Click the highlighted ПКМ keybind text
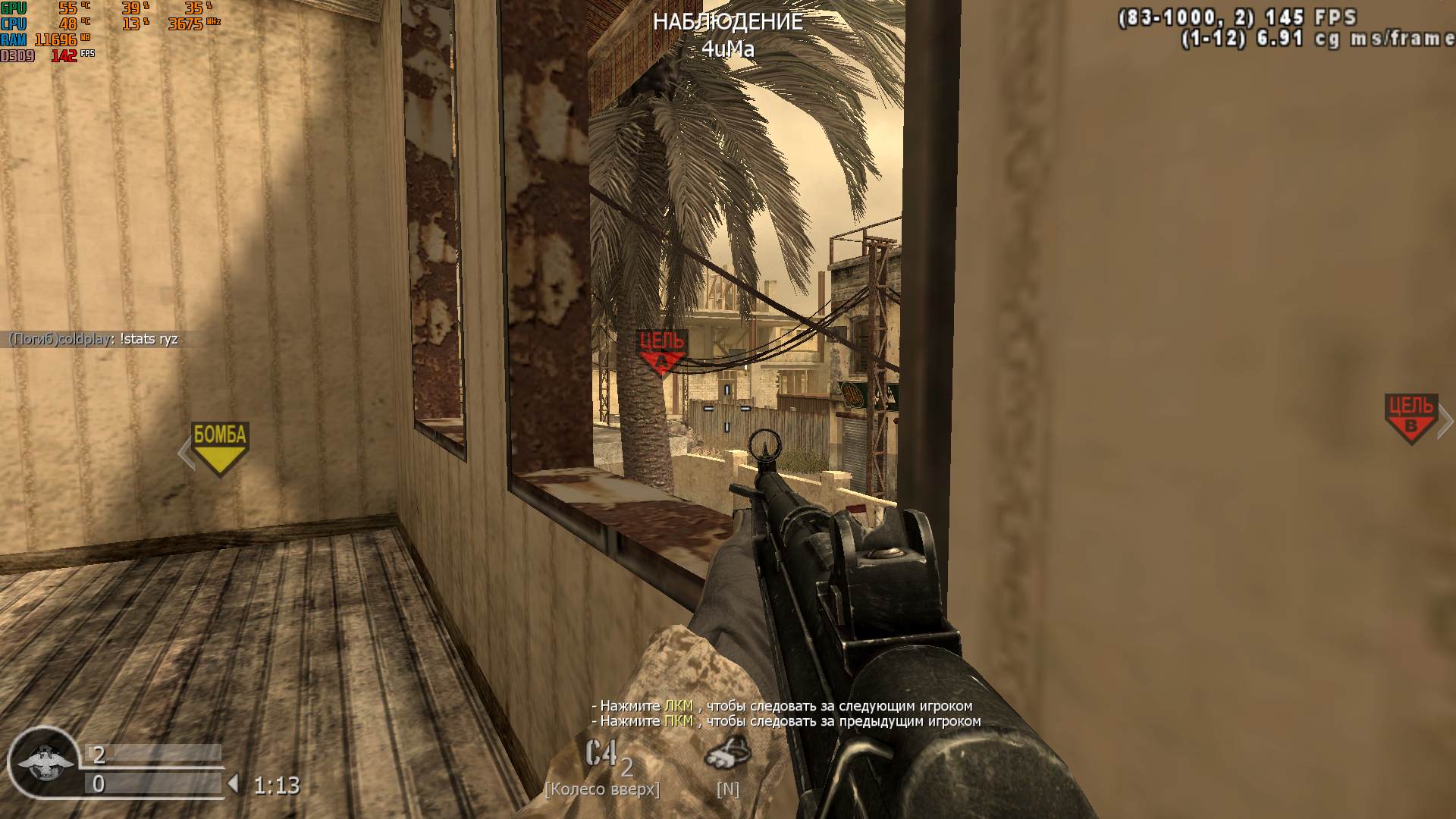This screenshot has width=1456, height=819. pyautogui.click(x=681, y=723)
